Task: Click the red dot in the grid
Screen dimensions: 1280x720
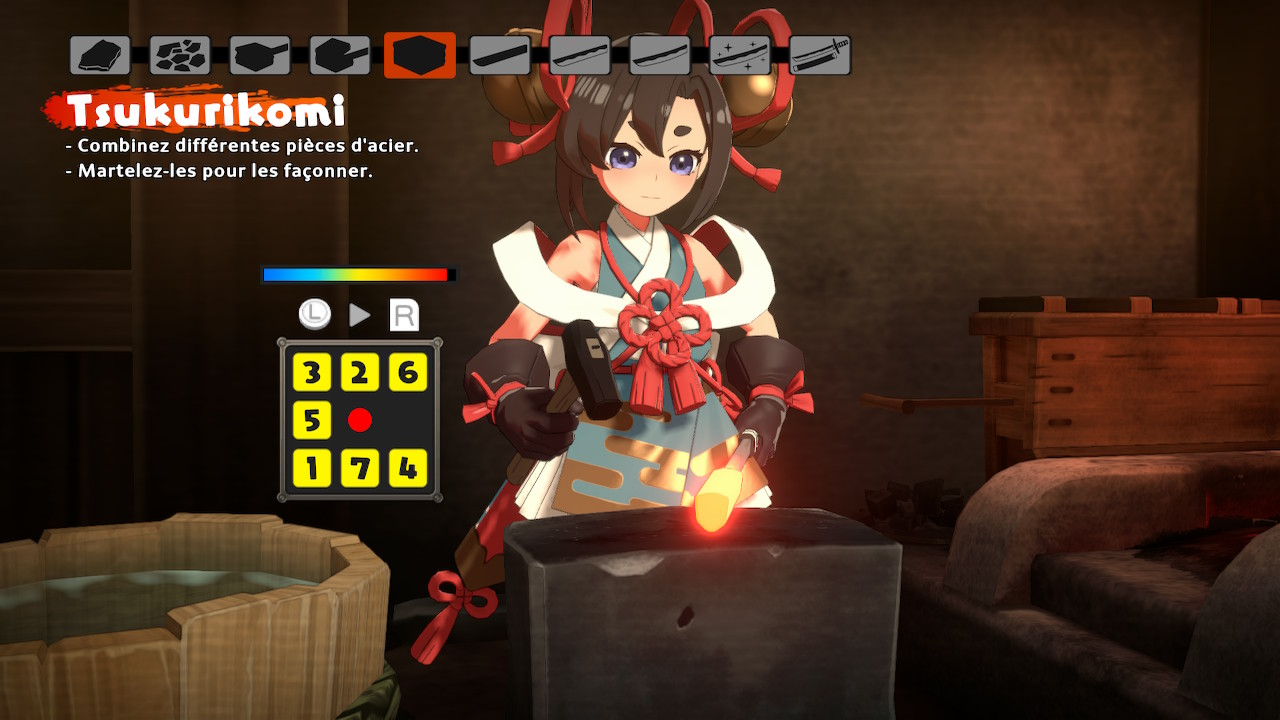Action: [x=360, y=421]
